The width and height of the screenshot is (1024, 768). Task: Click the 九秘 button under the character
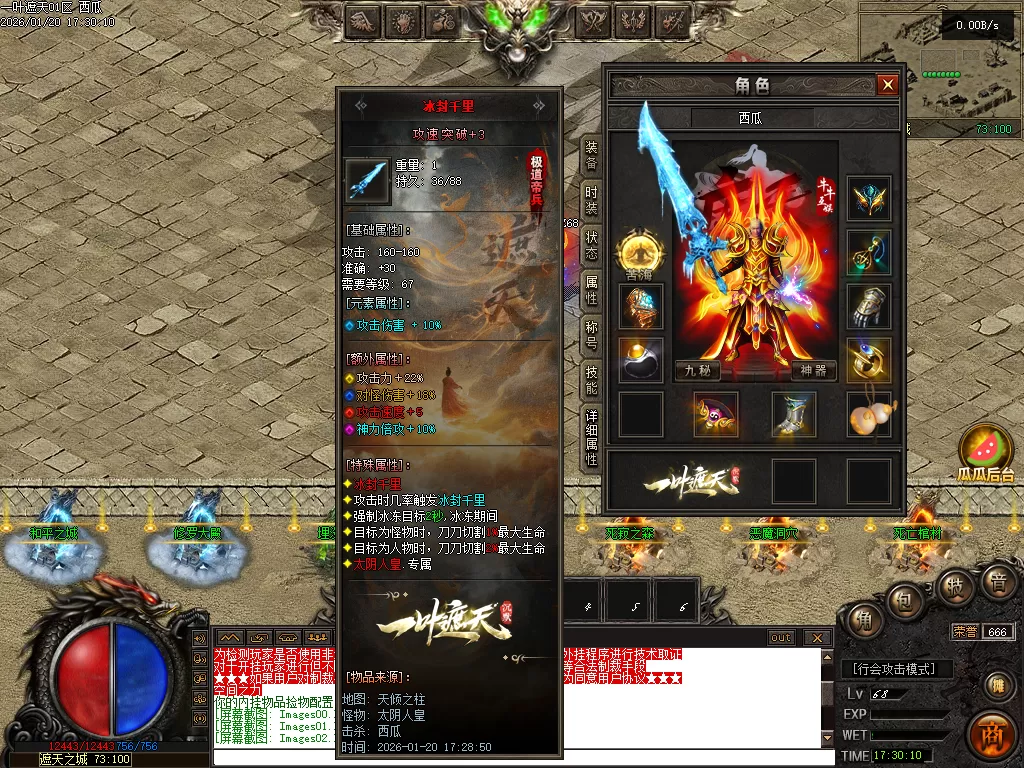coord(697,370)
